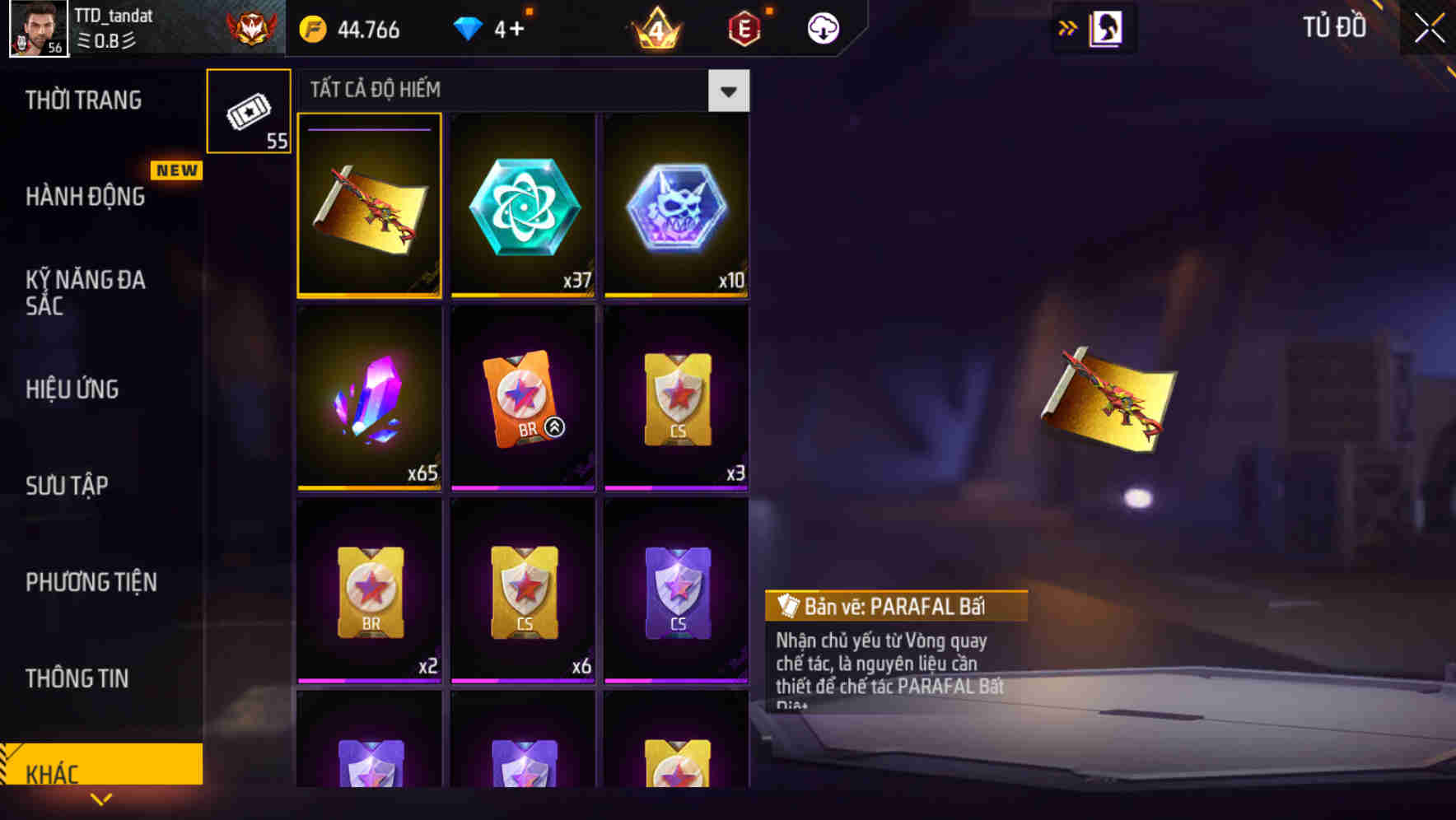Click the red E badge icon
This screenshot has width=1456, height=820.
(744, 27)
